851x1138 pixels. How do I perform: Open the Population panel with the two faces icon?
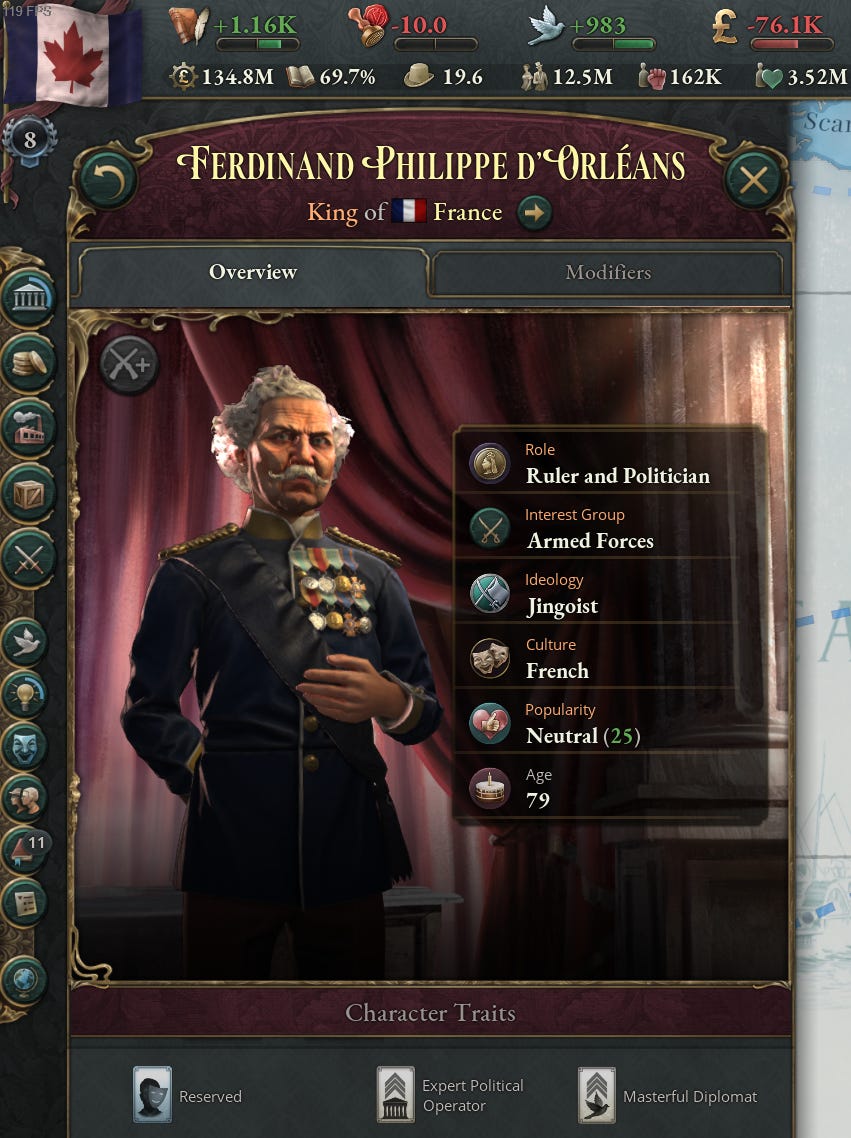(x=27, y=797)
